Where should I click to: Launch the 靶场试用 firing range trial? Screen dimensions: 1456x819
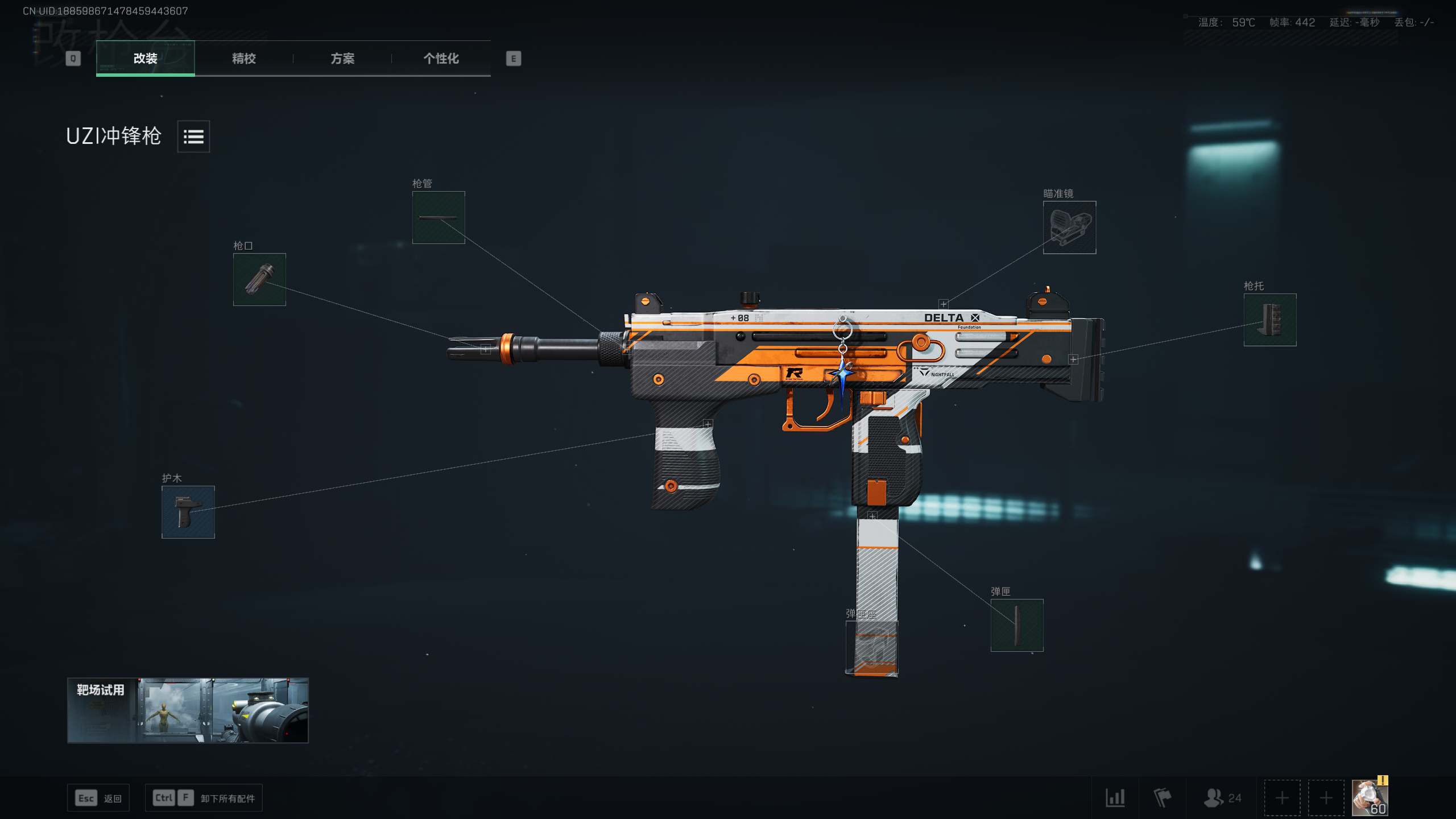point(188,710)
